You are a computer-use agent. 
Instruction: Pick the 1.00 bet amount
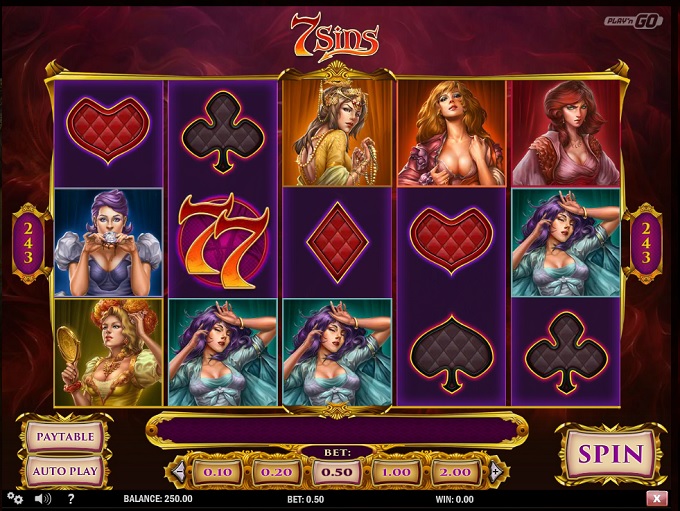click(x=397, y=470)
